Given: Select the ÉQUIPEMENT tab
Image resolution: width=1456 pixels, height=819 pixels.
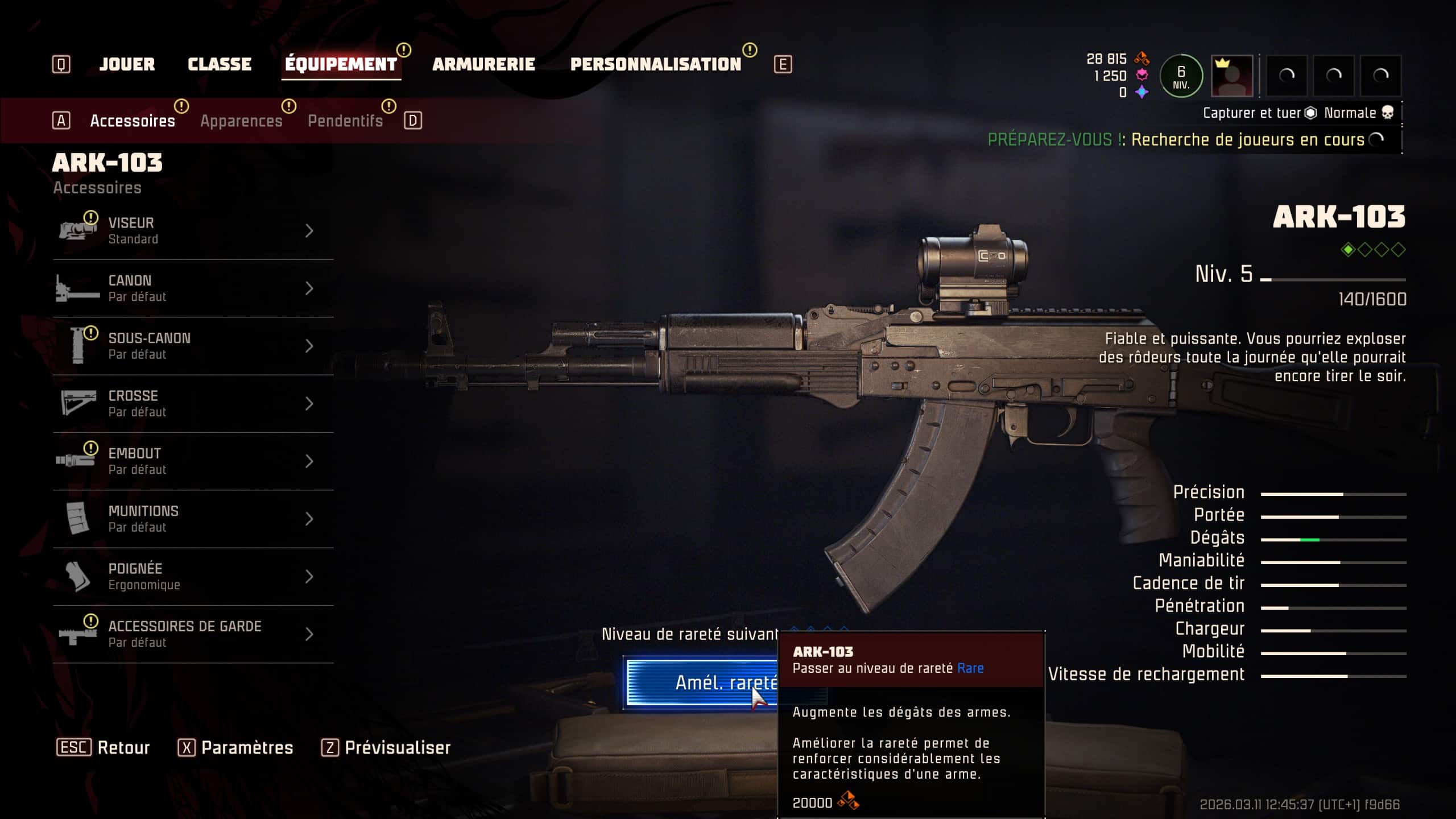Looking at the screenshot, I should click(x=341, y=64).
